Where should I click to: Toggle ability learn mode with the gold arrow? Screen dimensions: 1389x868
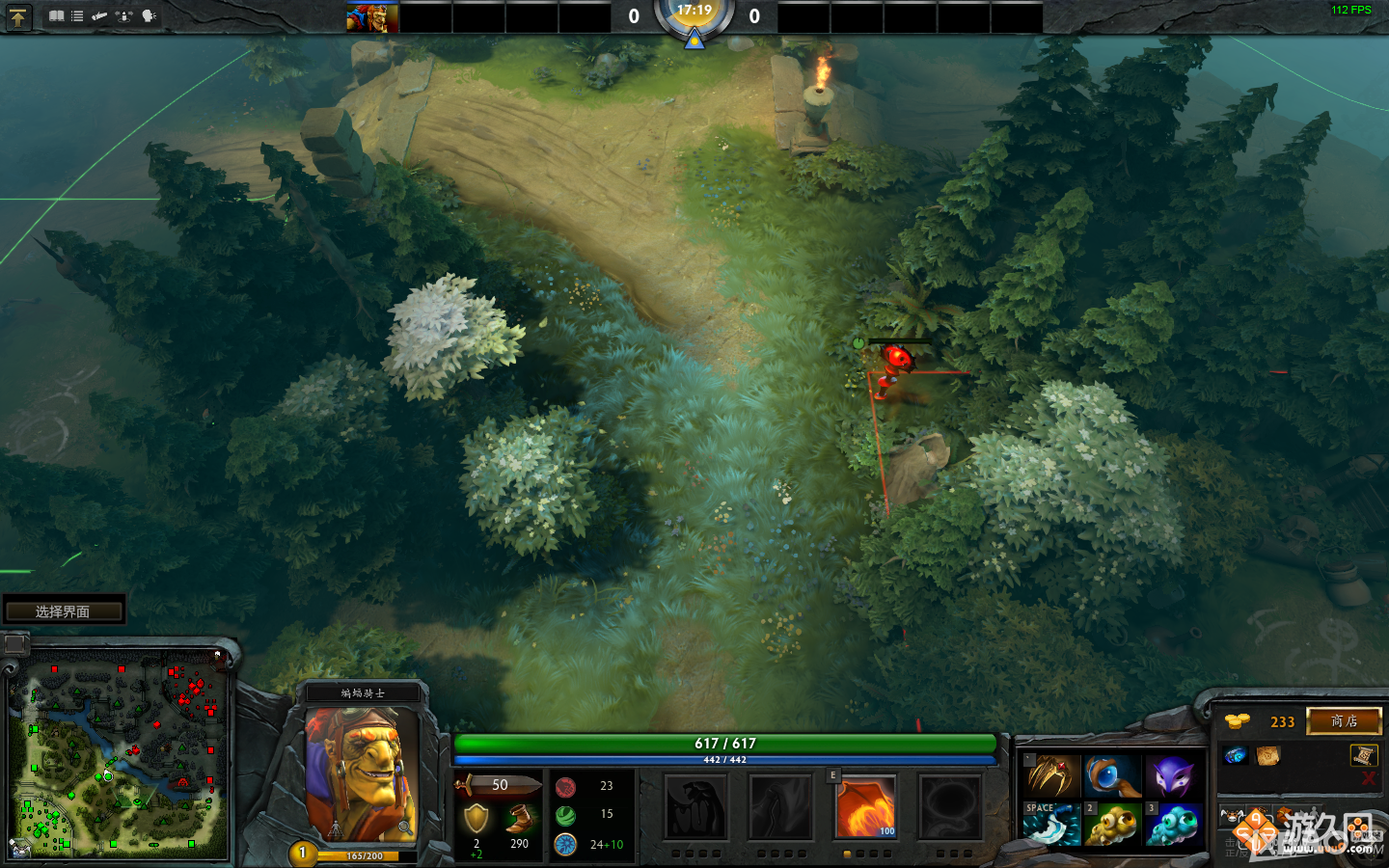point(17,16)
